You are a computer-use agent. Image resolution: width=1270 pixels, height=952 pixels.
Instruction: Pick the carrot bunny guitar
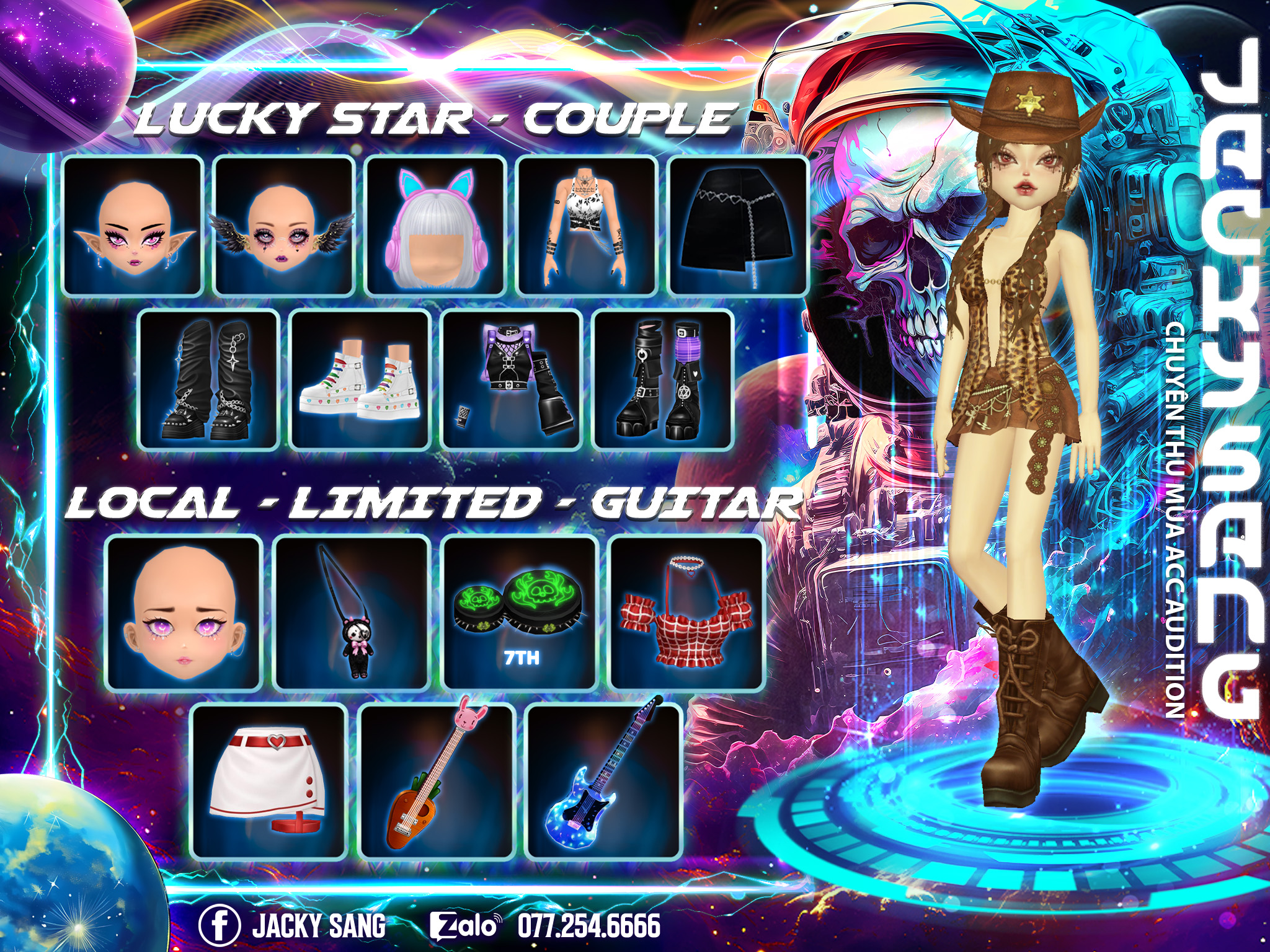437,780
